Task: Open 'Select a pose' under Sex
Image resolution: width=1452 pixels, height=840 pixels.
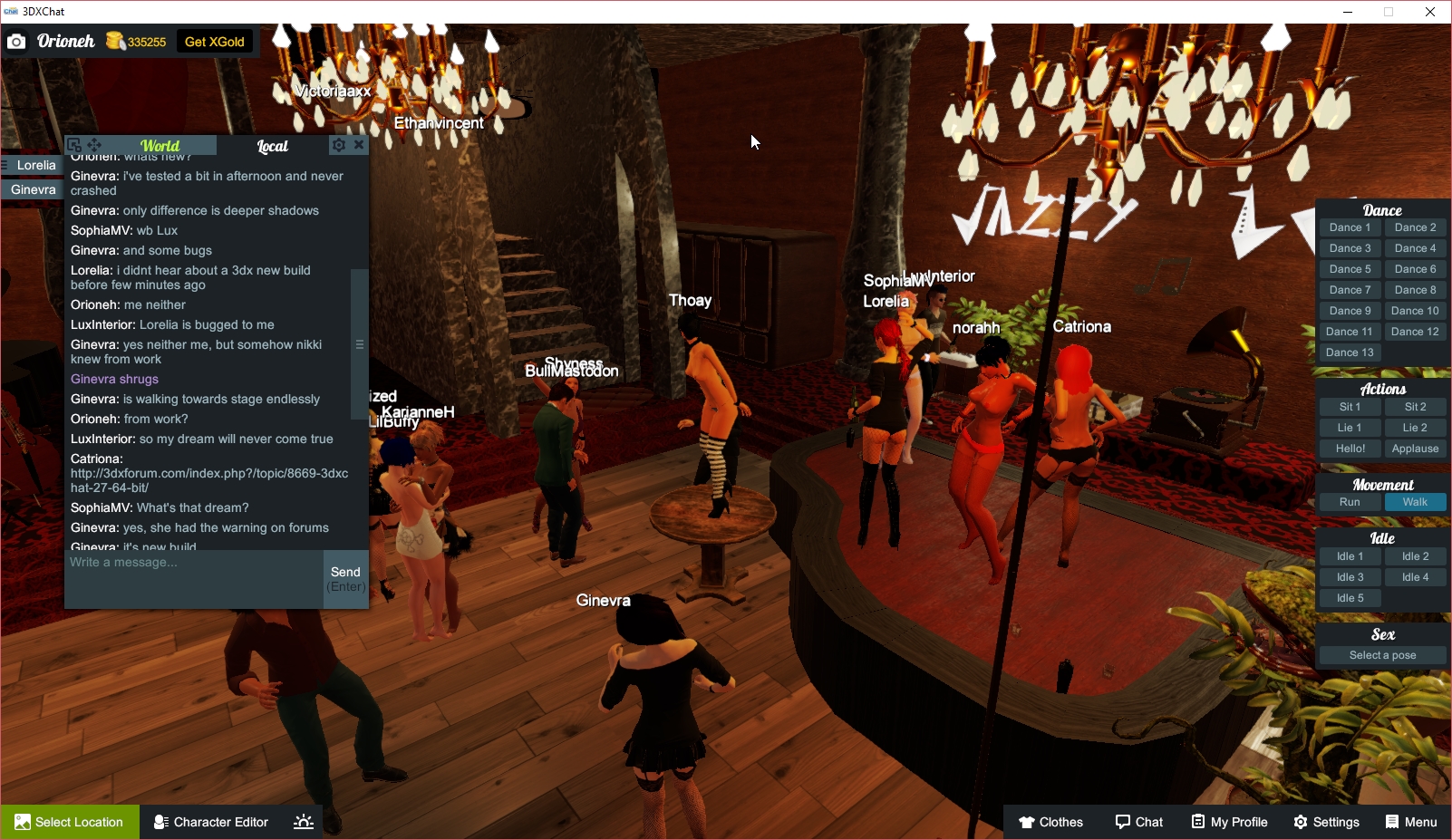Action: [1381, 654]
